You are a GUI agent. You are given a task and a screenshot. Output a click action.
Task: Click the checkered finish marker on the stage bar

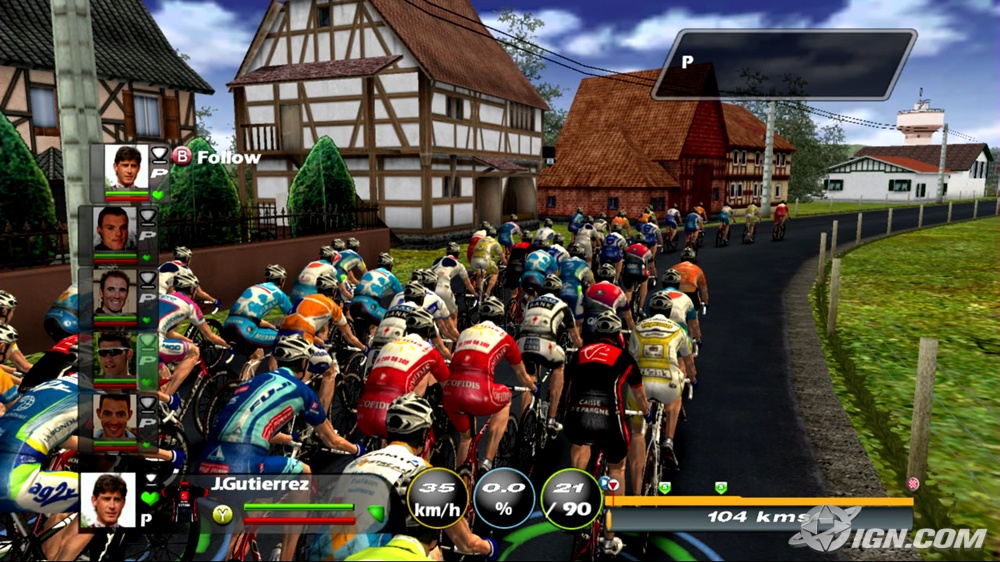click(x=912, y=484)
